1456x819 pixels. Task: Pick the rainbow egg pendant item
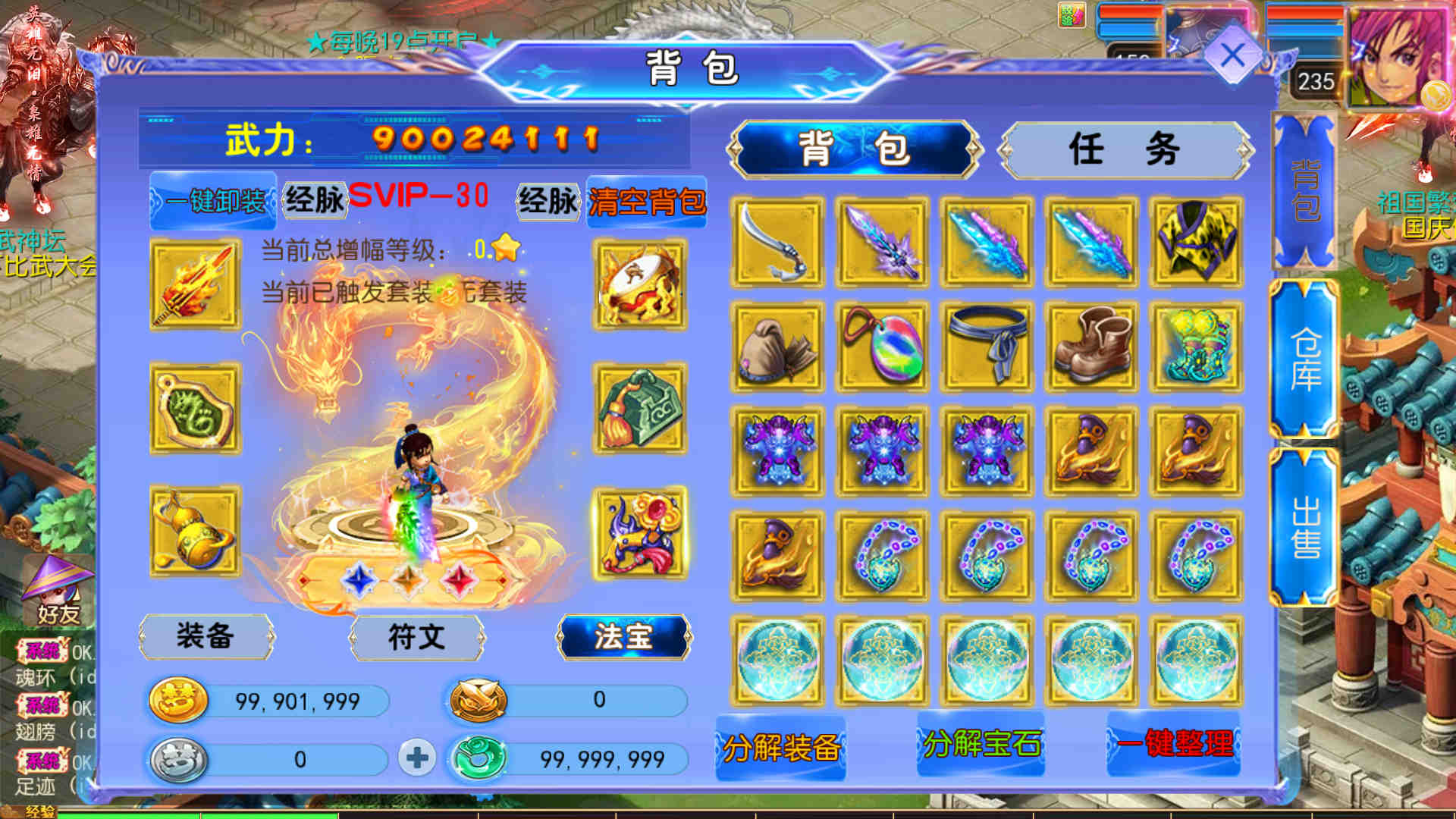pyautogui.click(x=882, y=347)
